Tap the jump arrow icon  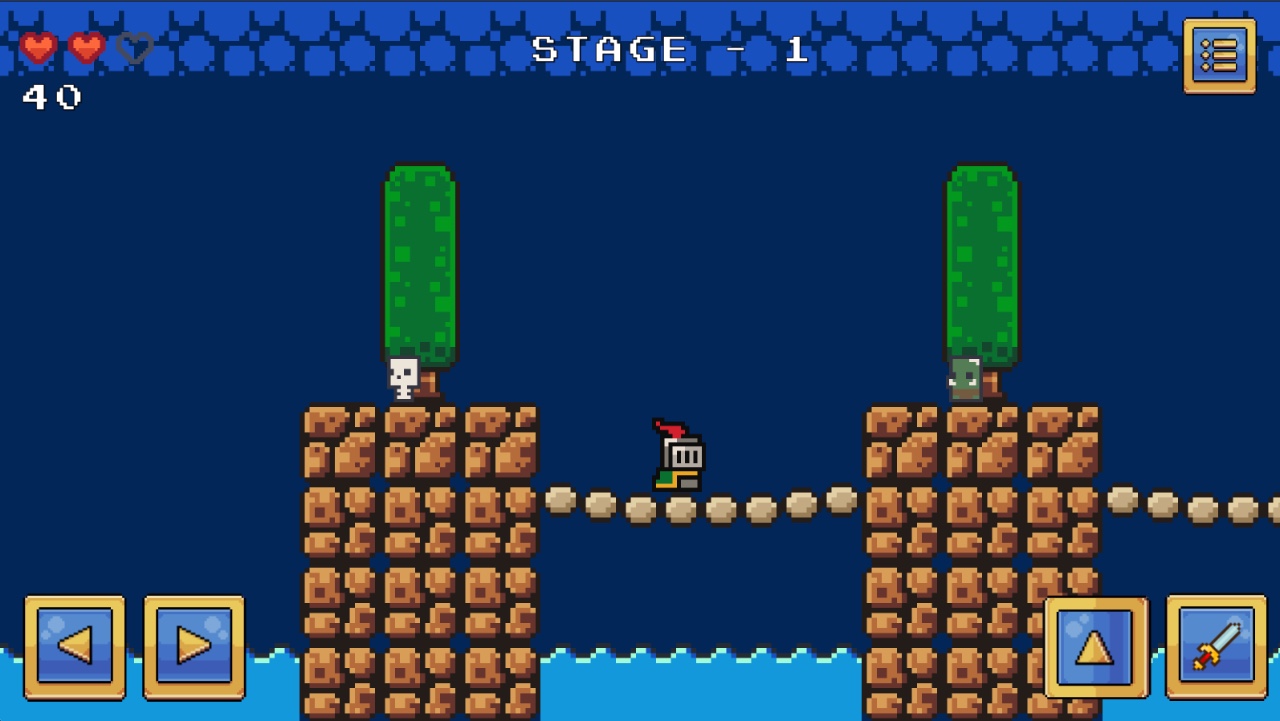pyautogui.click(x=1094, y=647)
